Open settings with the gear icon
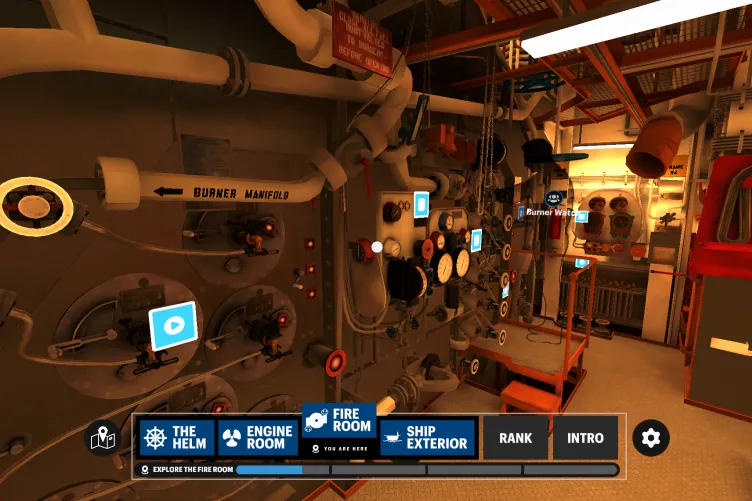Screen dimensions: 752x501 click(x=651, y=438)
